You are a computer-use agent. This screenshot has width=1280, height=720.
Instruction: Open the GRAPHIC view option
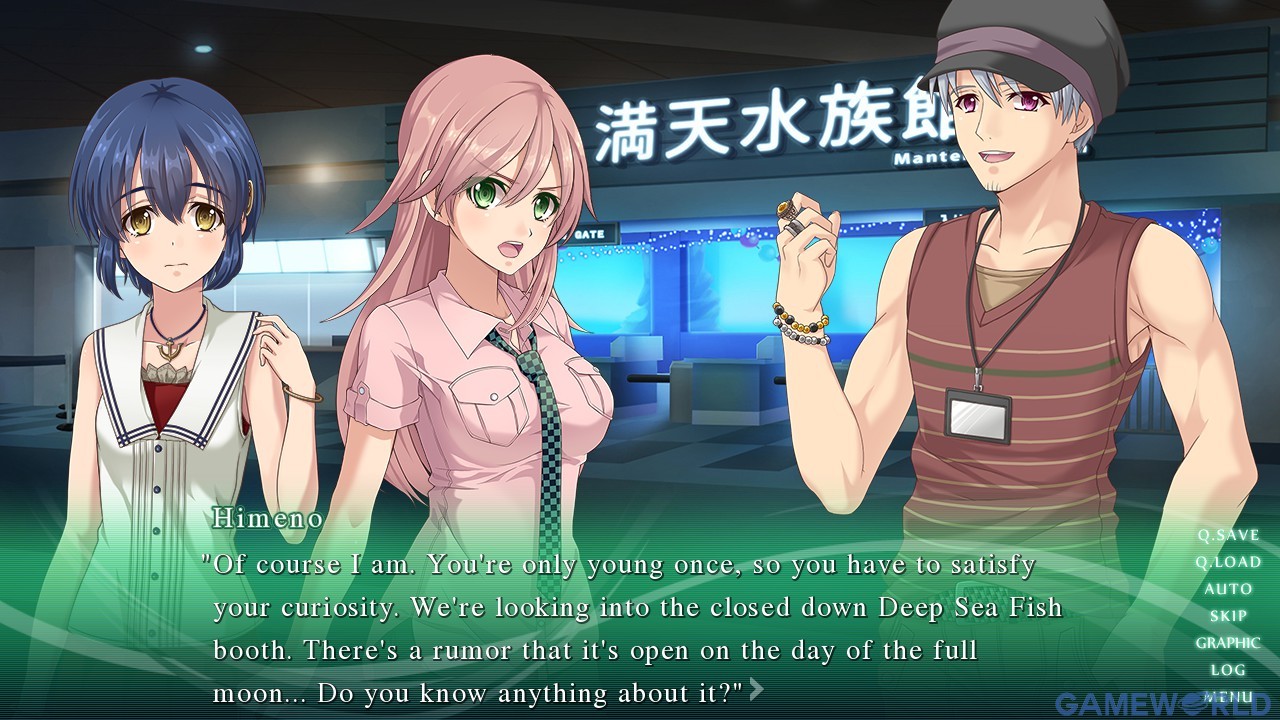tap(1228, 643)
